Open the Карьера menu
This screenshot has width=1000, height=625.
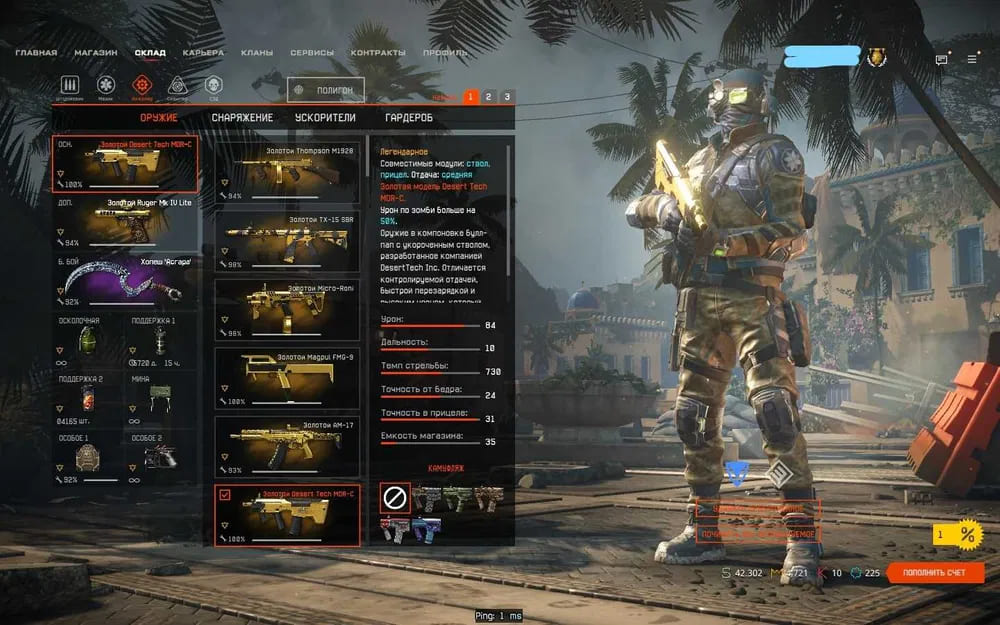coord(203,52)
